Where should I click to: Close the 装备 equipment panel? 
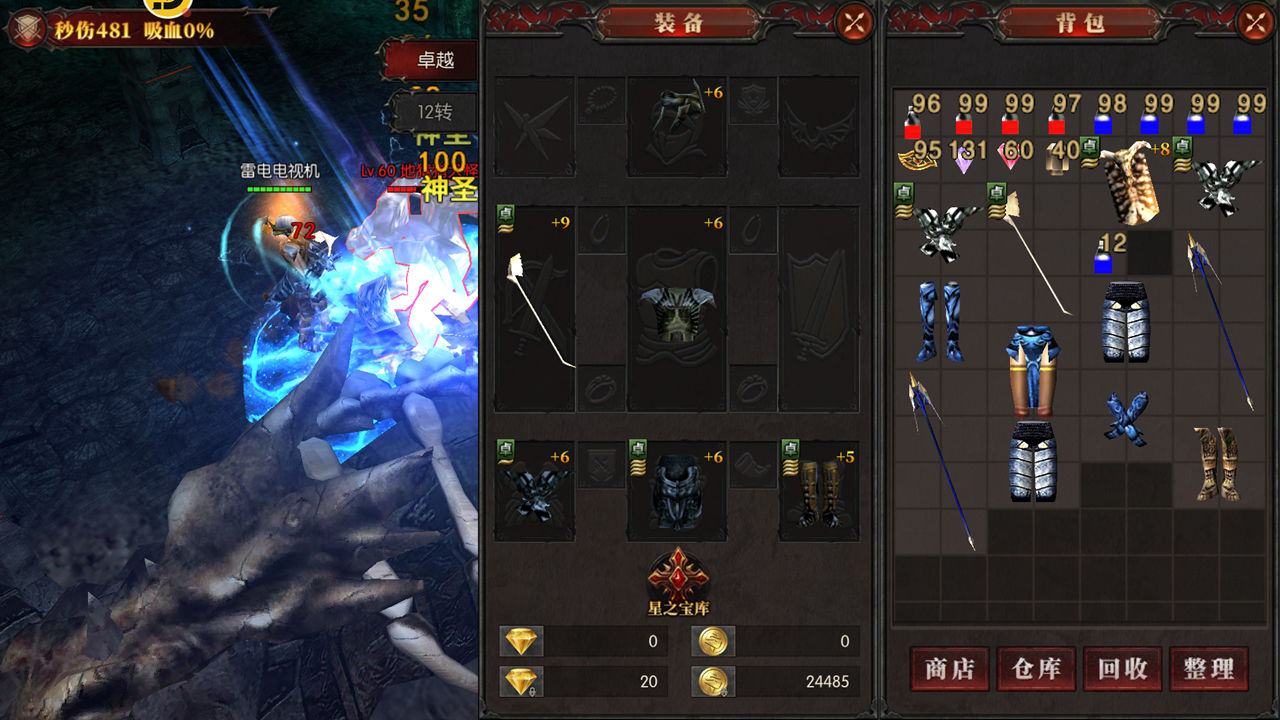coord(853,22)
